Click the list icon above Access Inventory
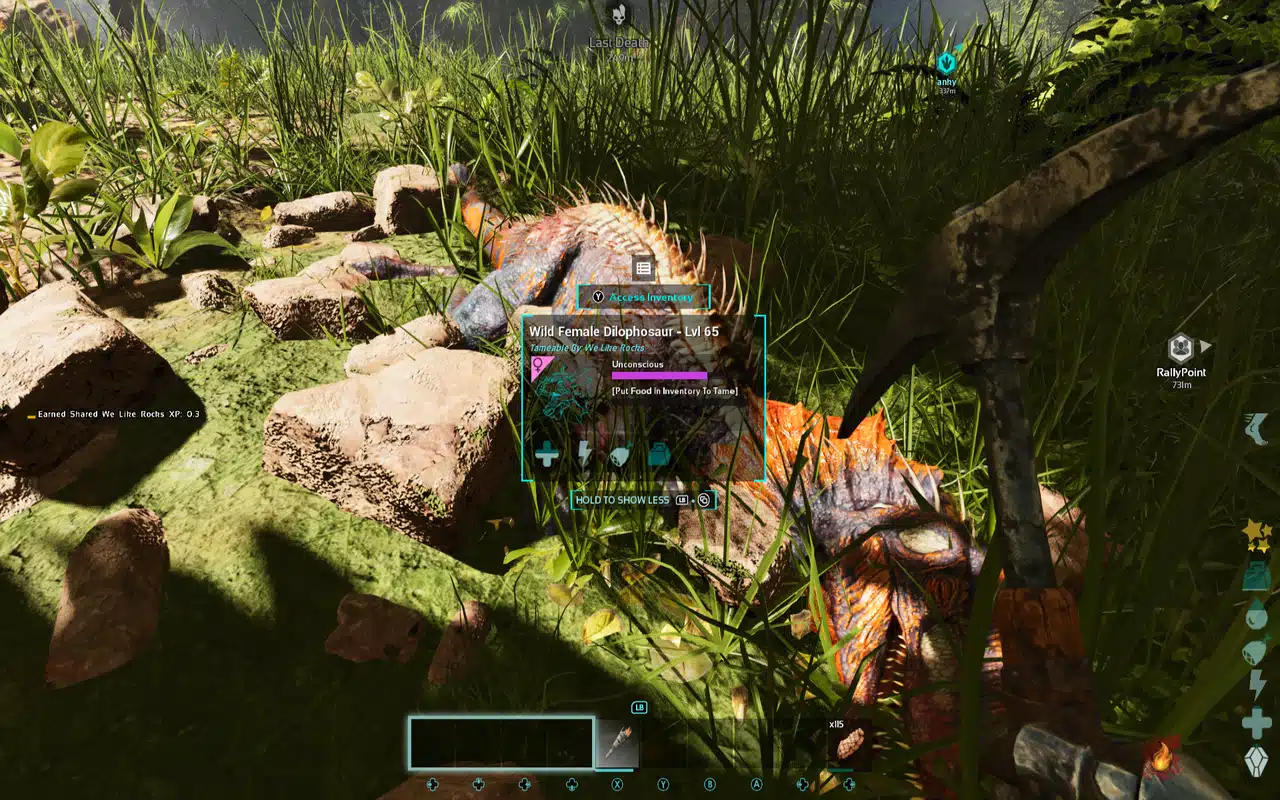 click(643, 267)
